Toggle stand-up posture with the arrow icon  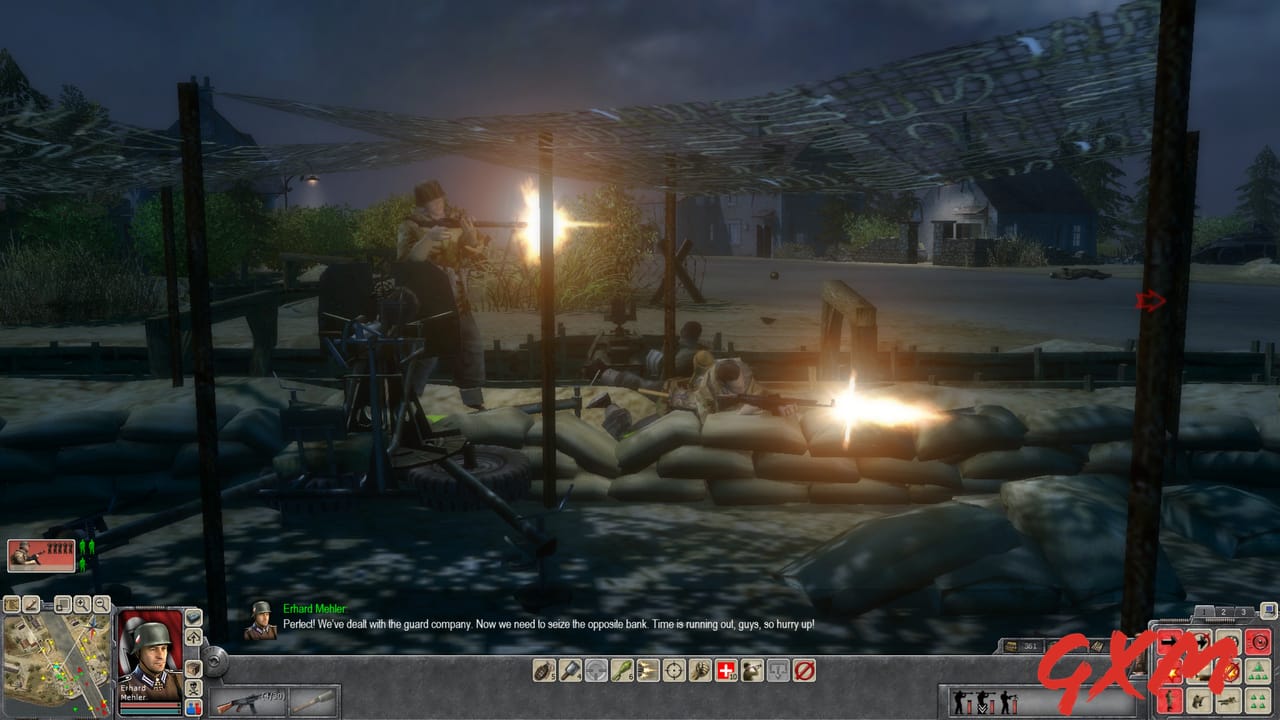tap(193, 637)
